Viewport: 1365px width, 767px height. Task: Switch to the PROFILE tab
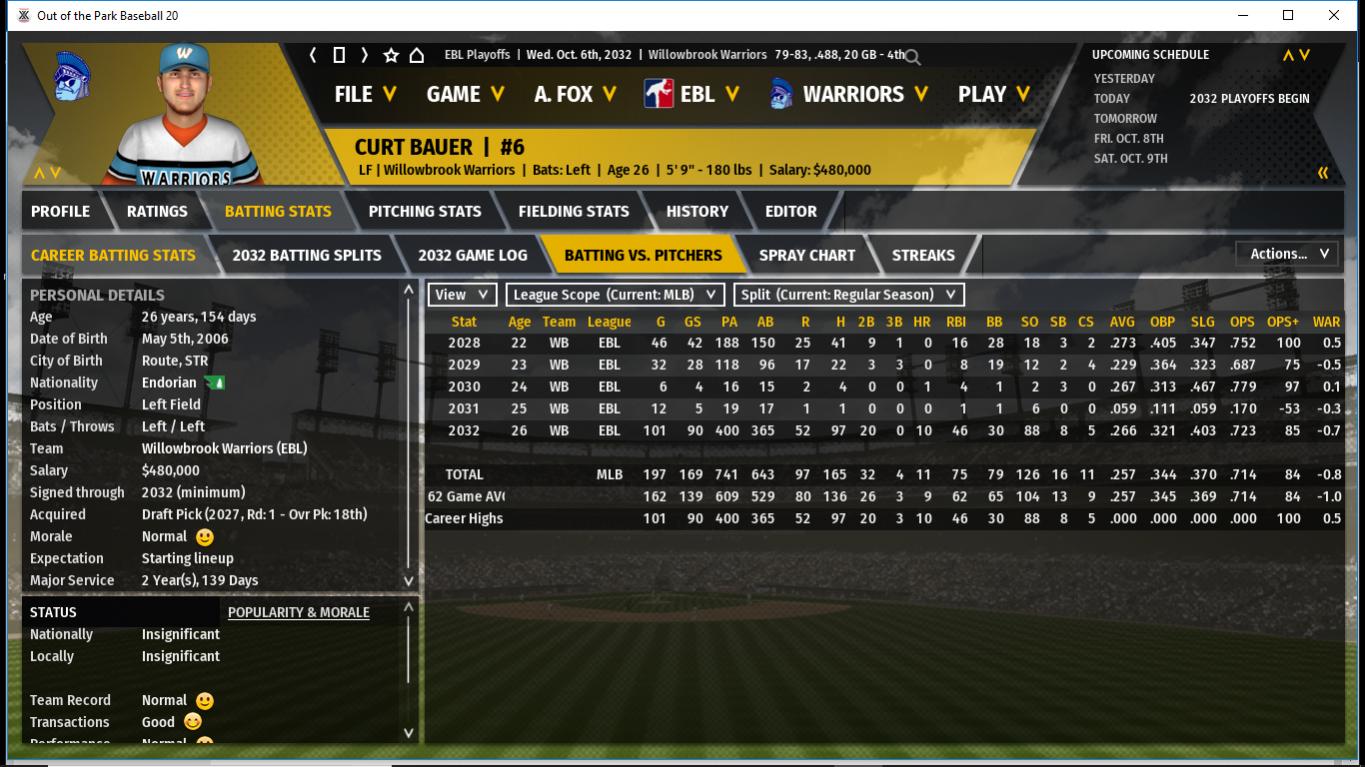[60, 211]
